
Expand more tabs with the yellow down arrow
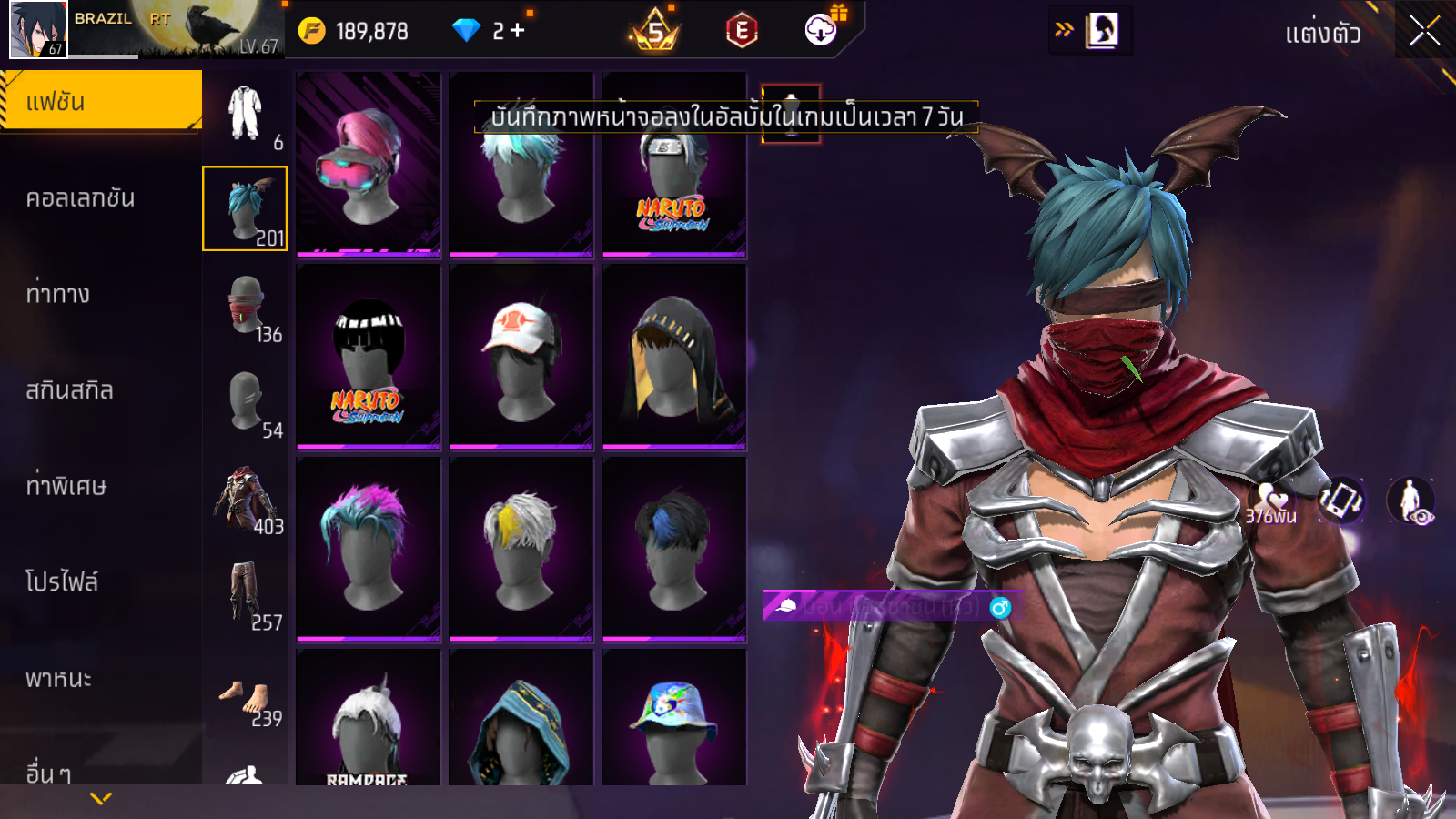click(x=101, y=798)
